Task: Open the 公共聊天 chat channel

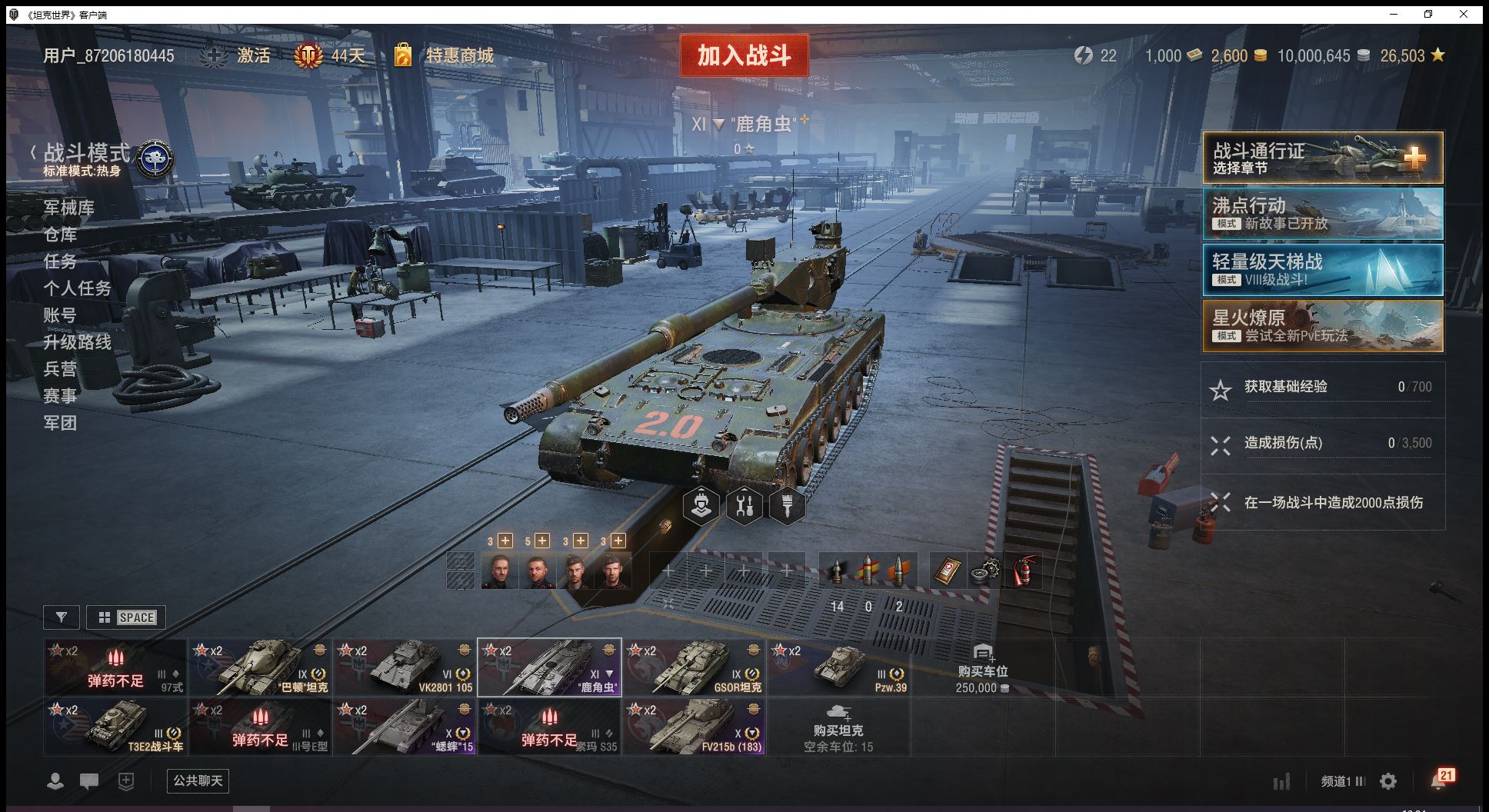Action: [198, 781]
